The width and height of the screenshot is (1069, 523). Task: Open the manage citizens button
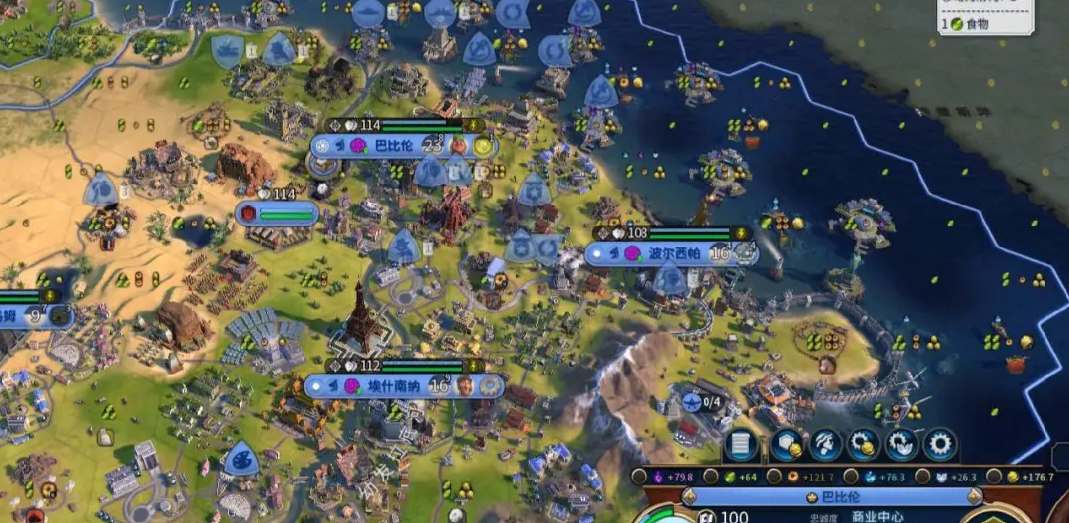click(x=825, y=444)
